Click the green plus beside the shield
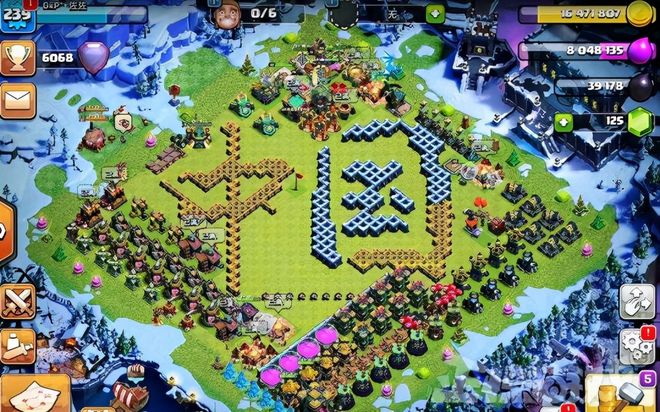This screenshot has width=660, height=412. tap(435, 14)
